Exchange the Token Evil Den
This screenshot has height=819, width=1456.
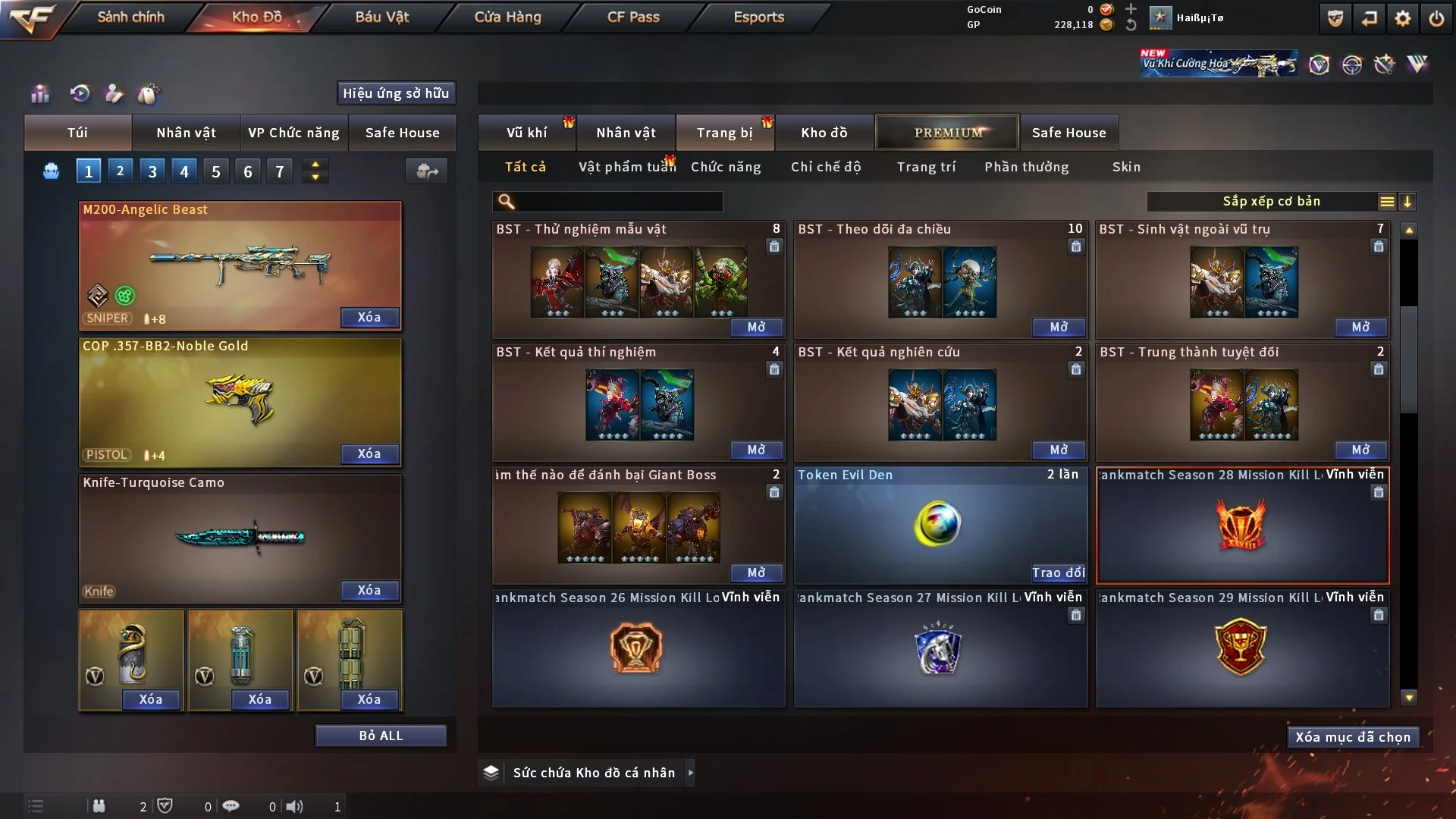(x=1058, y=573)
